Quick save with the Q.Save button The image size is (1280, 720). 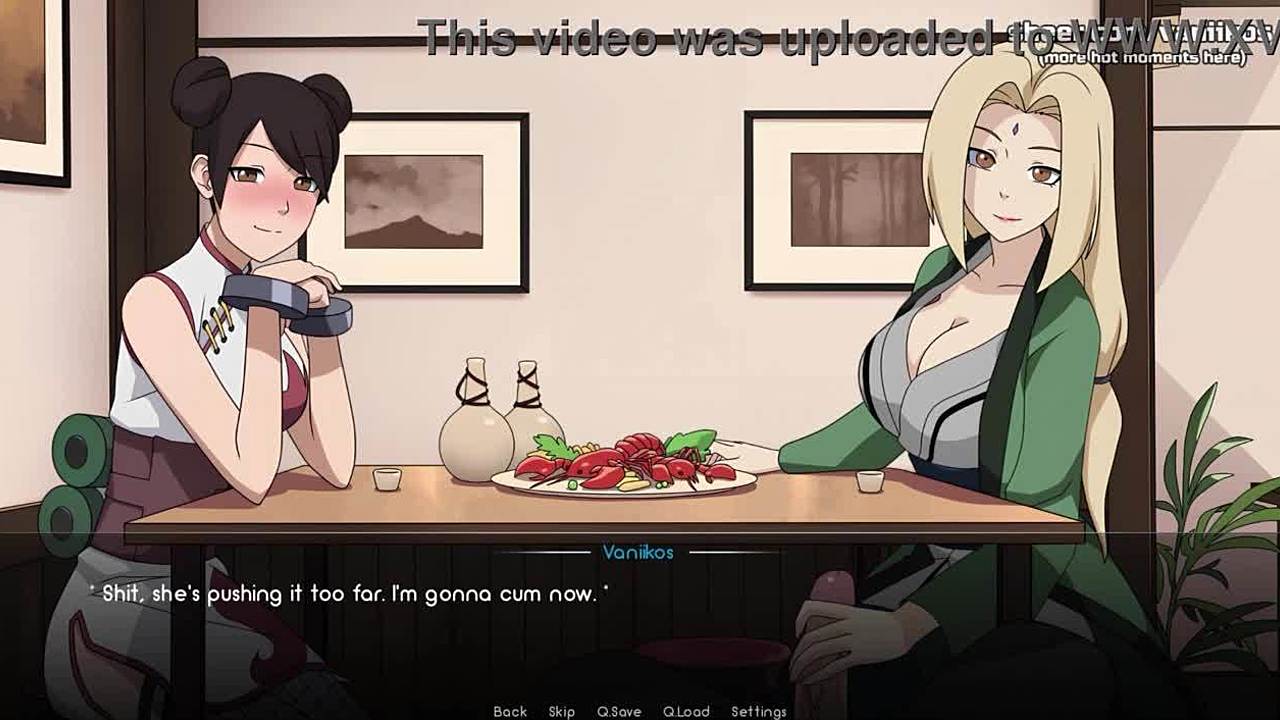click(619, 711)
